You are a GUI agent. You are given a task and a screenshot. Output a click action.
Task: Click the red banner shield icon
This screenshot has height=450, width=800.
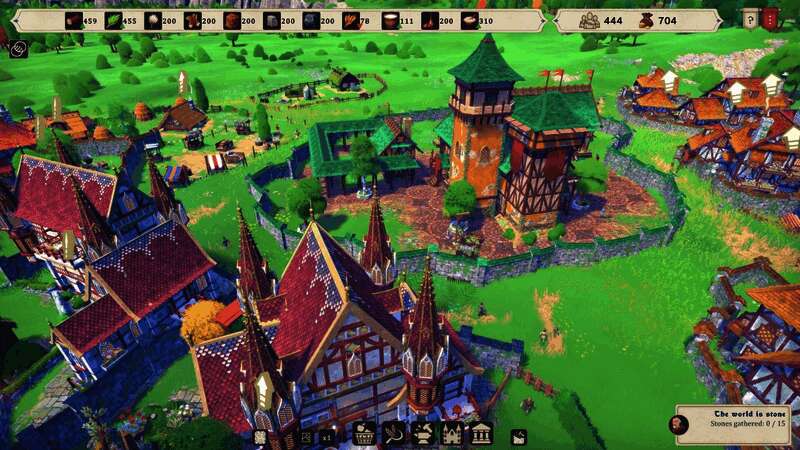(770, 18)
